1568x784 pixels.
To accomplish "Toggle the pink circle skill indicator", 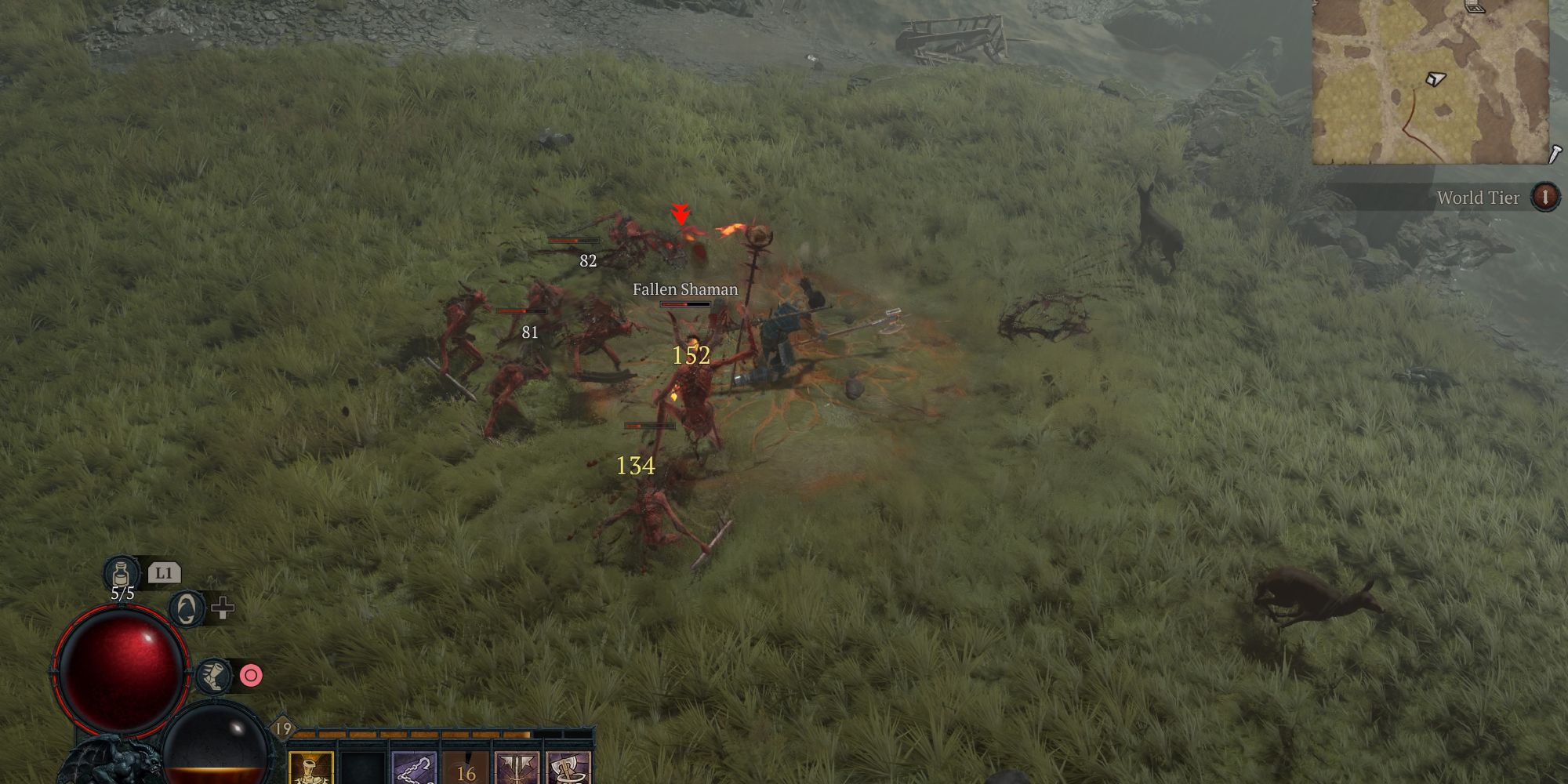I will 251,675.
